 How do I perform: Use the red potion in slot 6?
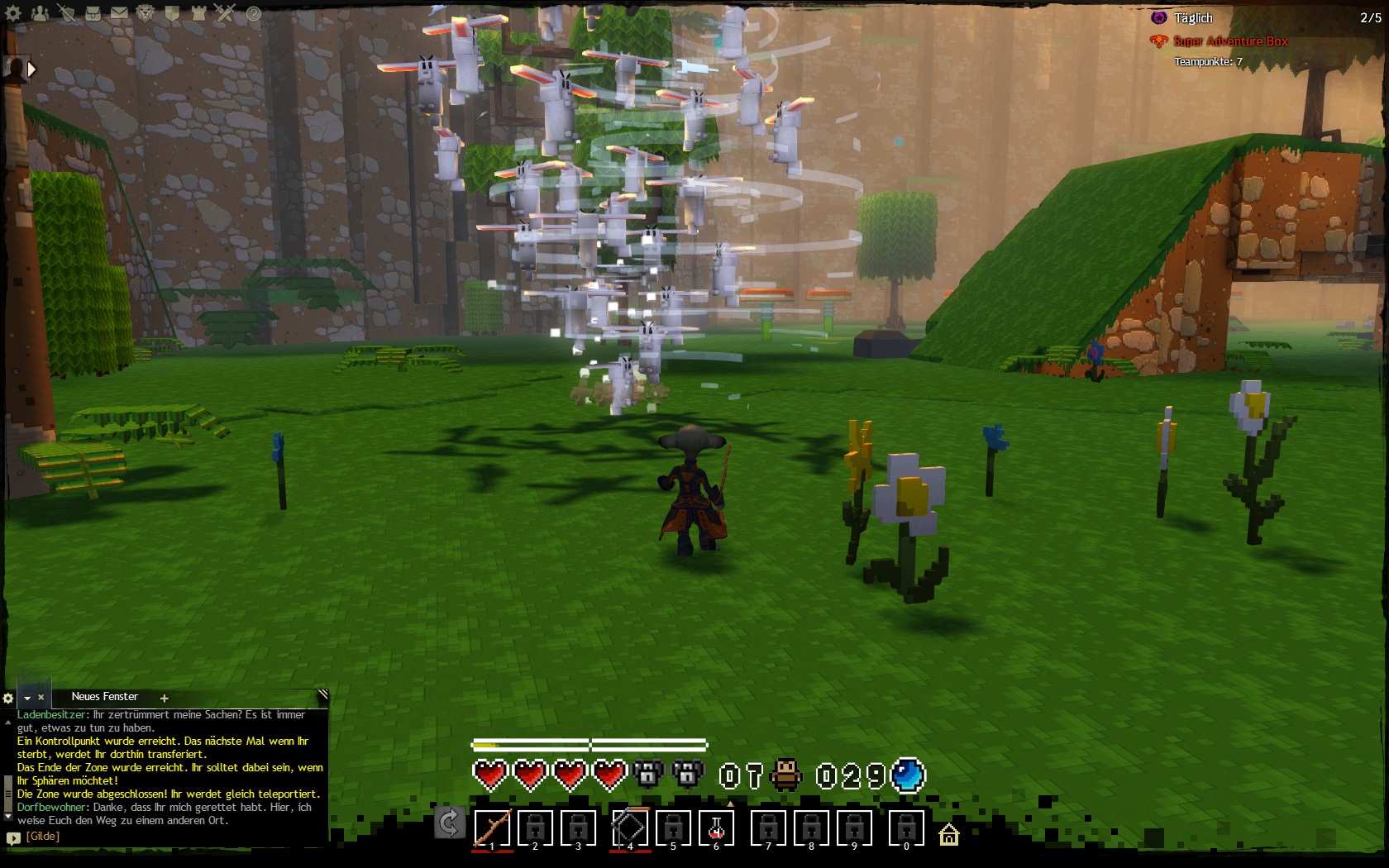click(x=716, y=827)
